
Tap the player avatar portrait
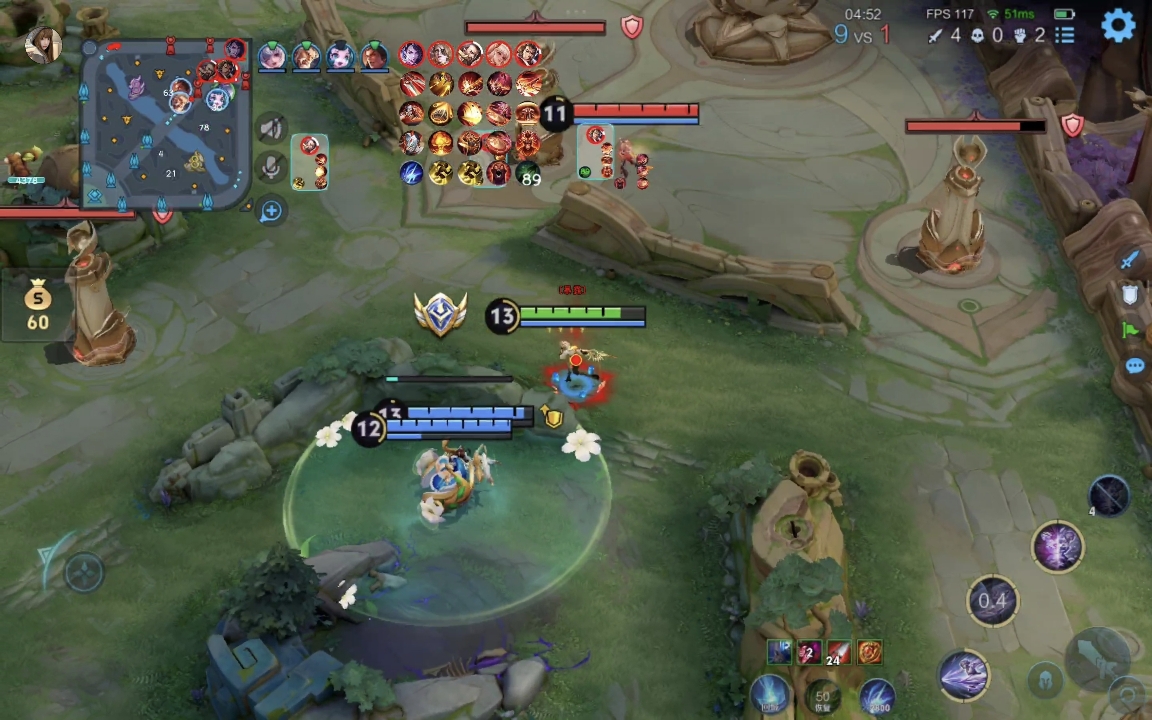[x=43, y=44]
